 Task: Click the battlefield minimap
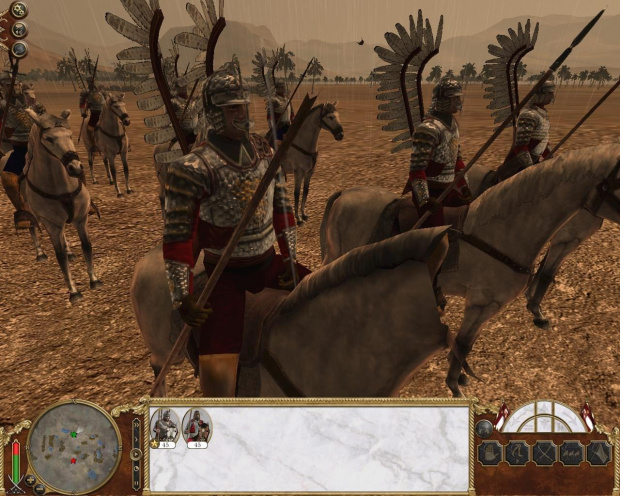(74, 444)
